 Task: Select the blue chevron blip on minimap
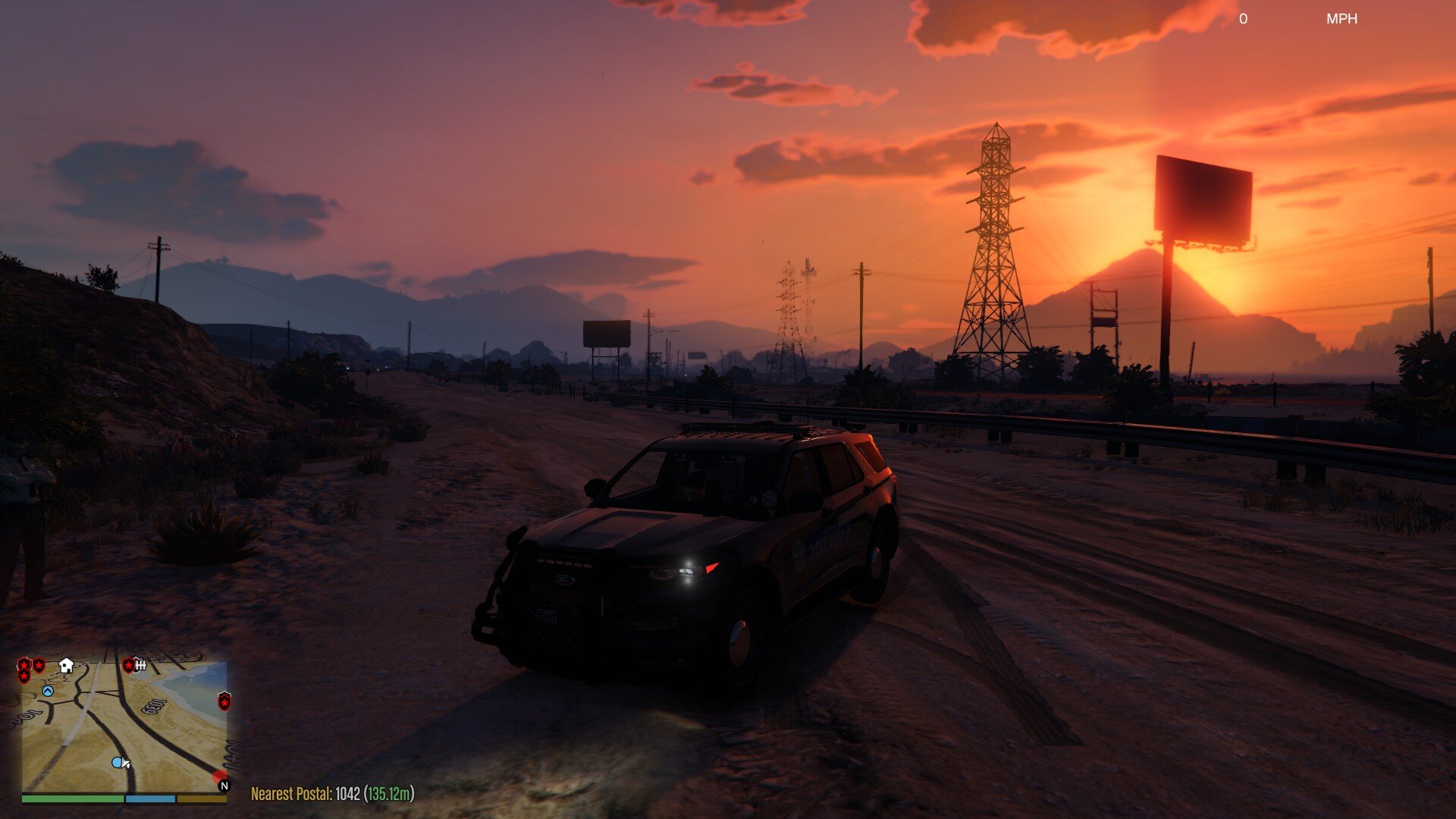[x=48, y=691]
